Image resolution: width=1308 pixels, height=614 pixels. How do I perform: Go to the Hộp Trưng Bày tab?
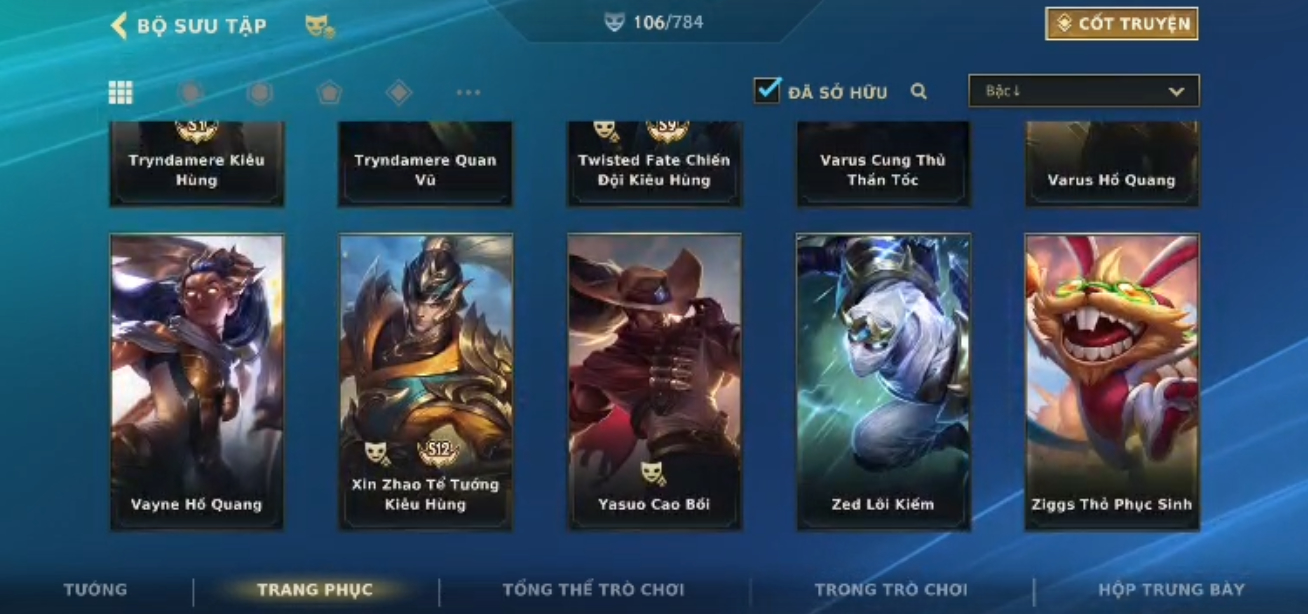[x=1171, y=589]
